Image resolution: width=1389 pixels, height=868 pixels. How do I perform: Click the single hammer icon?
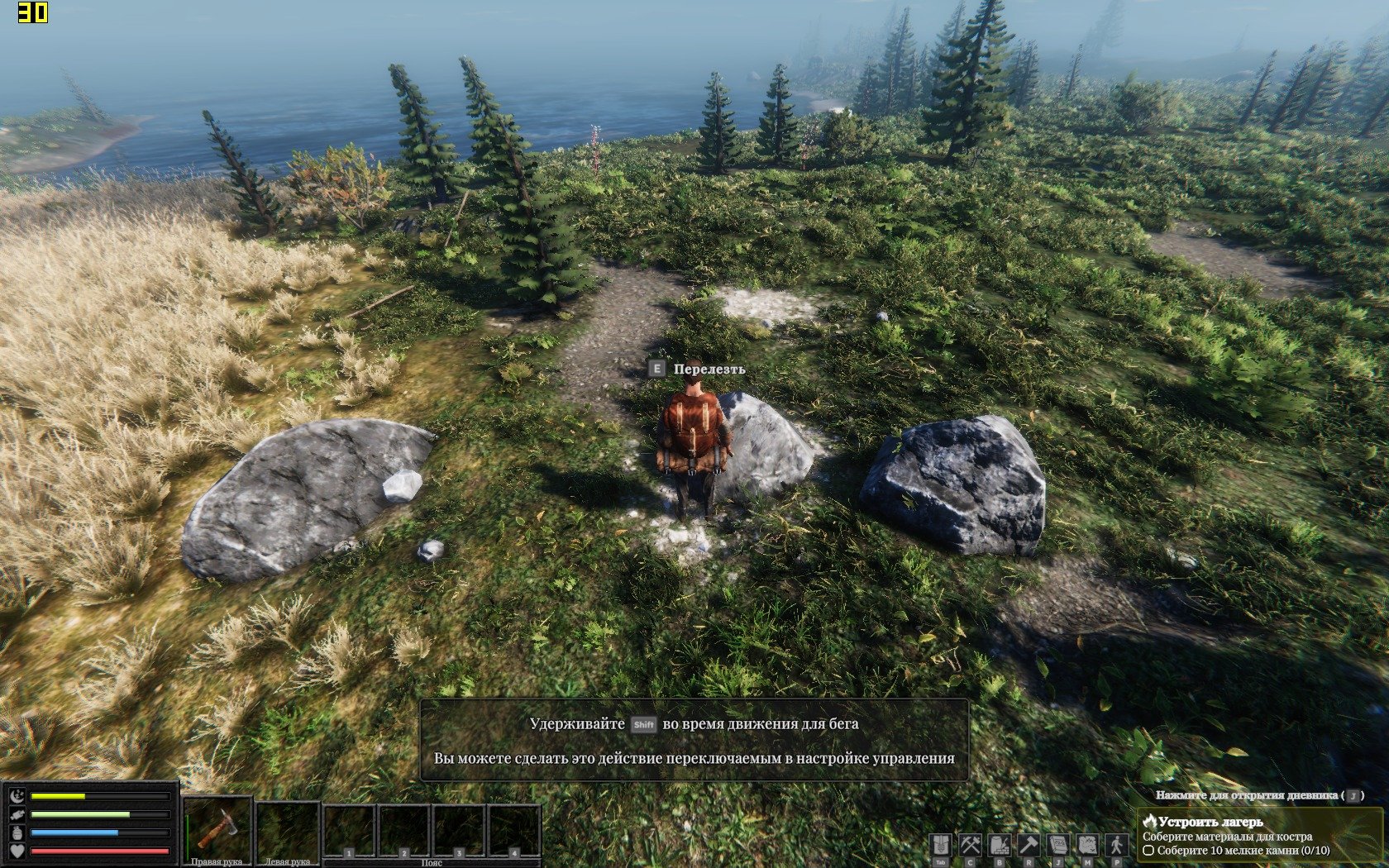click(x=1029, y=846)
